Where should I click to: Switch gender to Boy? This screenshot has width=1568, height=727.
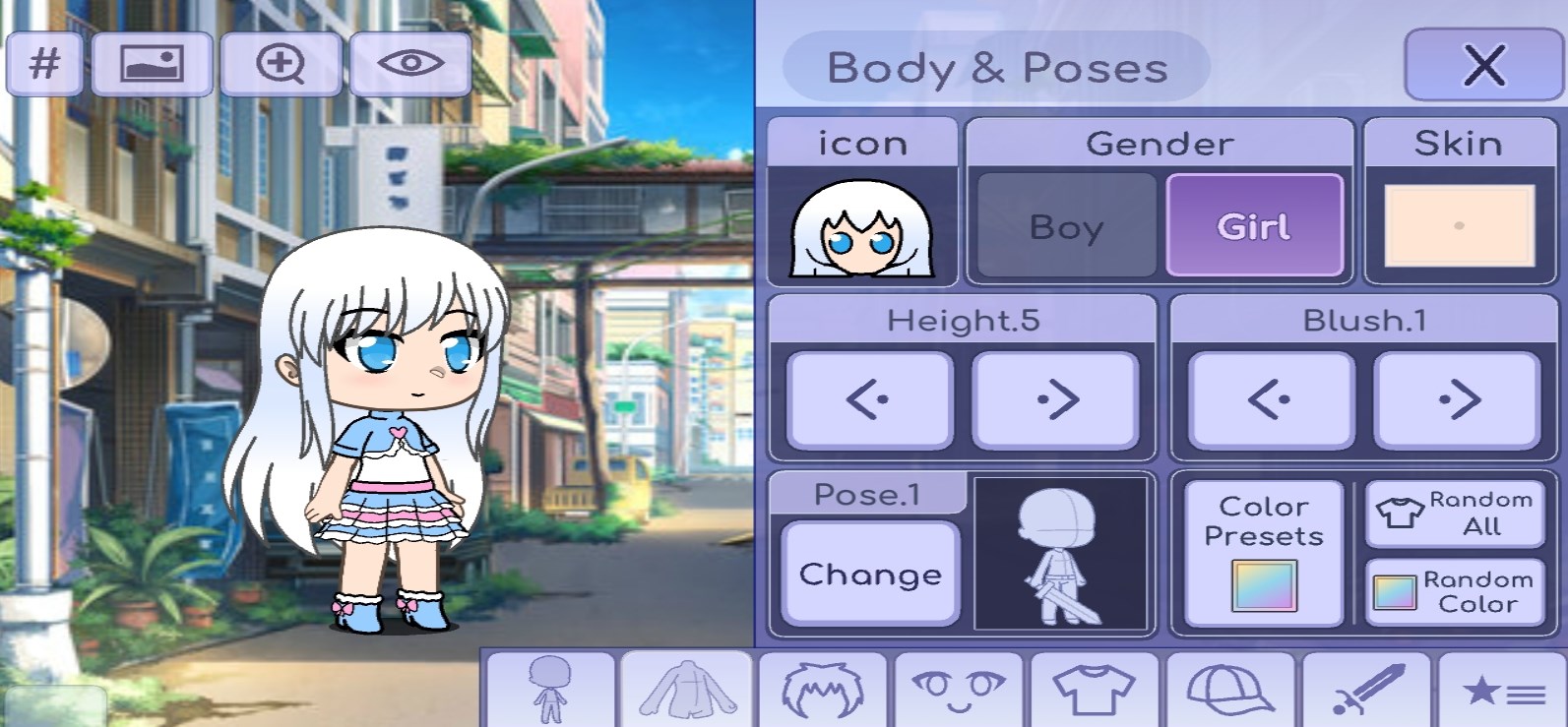(x=1064, y=224)
